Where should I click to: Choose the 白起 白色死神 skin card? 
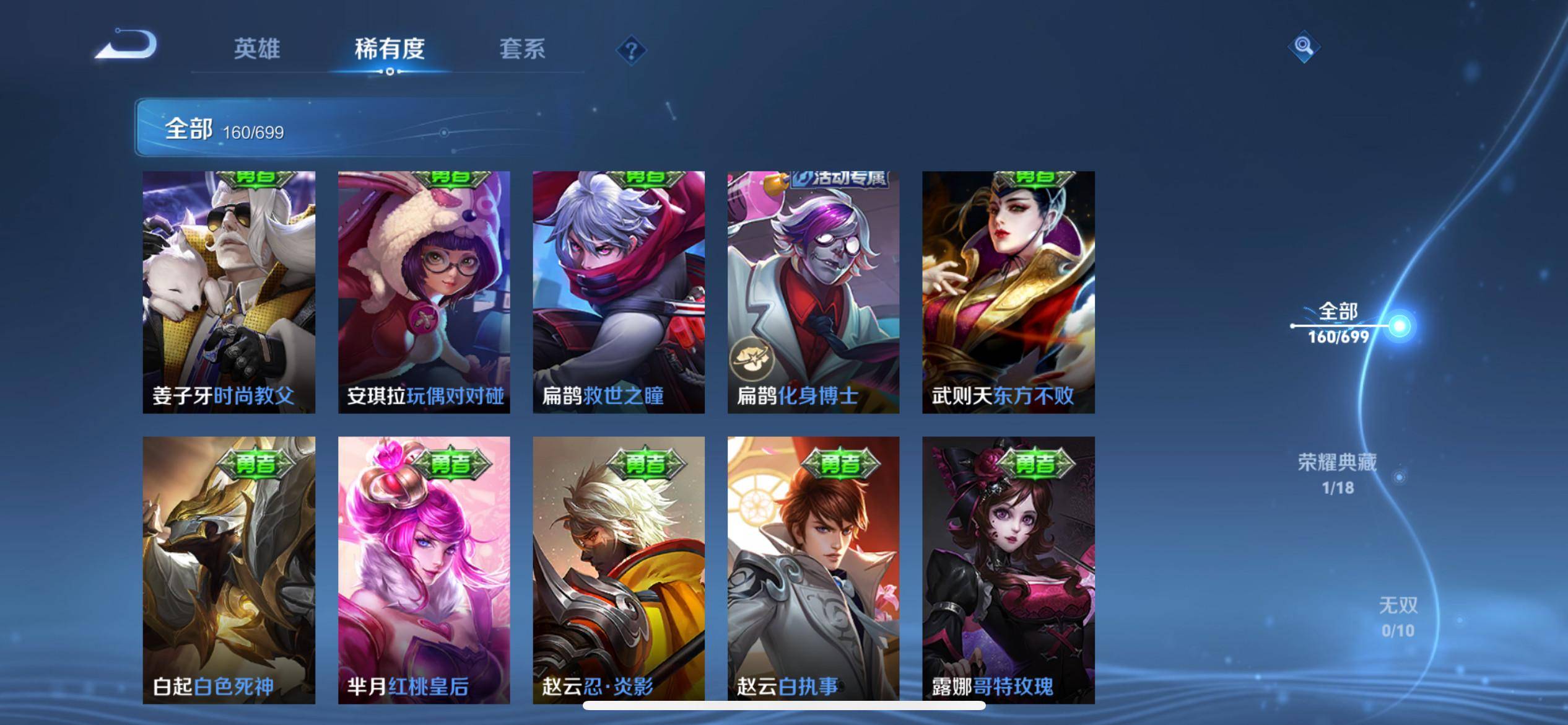tap(229, 569)
